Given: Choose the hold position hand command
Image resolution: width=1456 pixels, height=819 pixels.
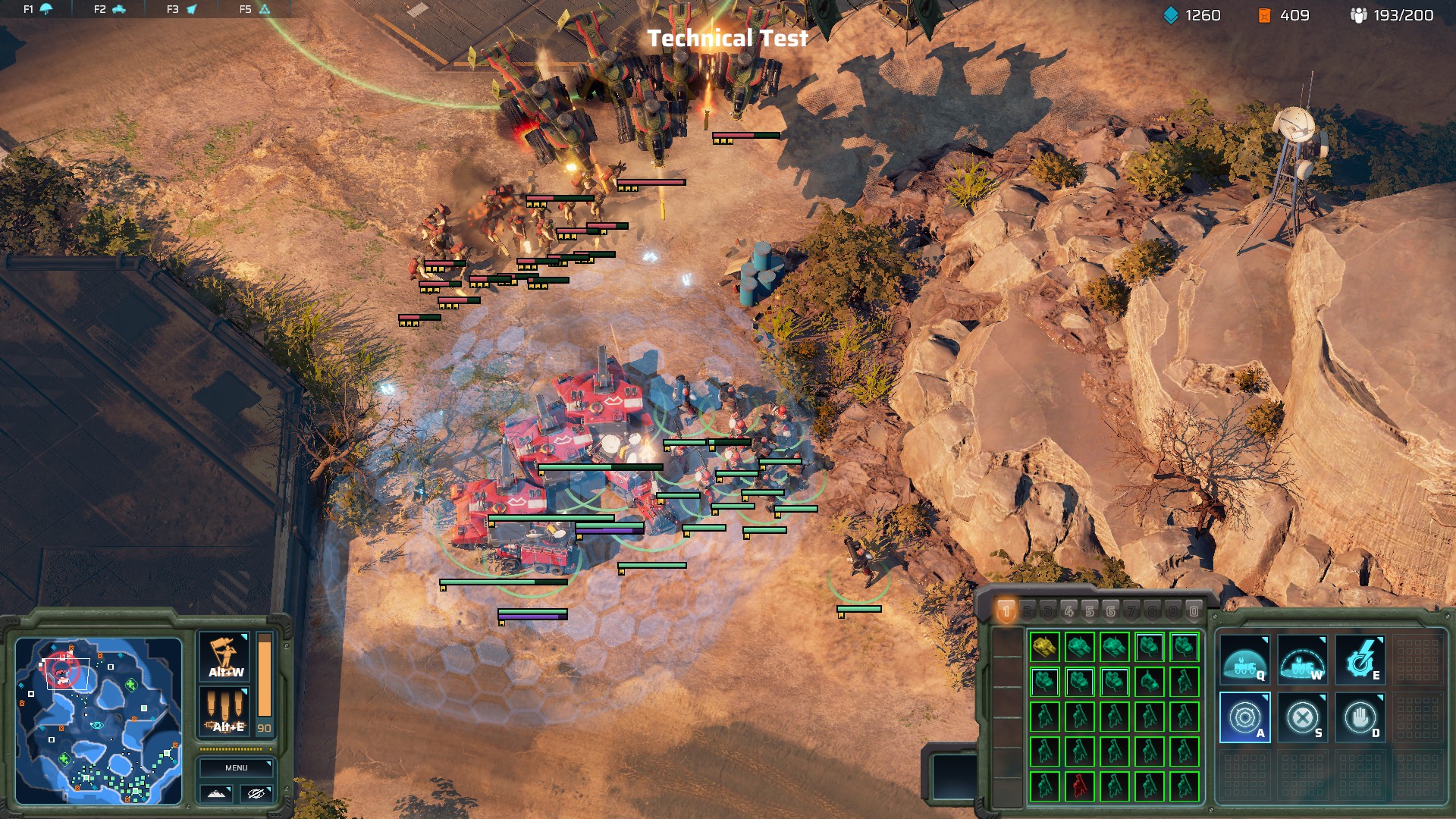Looking at the screenshot, I should click(1360, 717).
